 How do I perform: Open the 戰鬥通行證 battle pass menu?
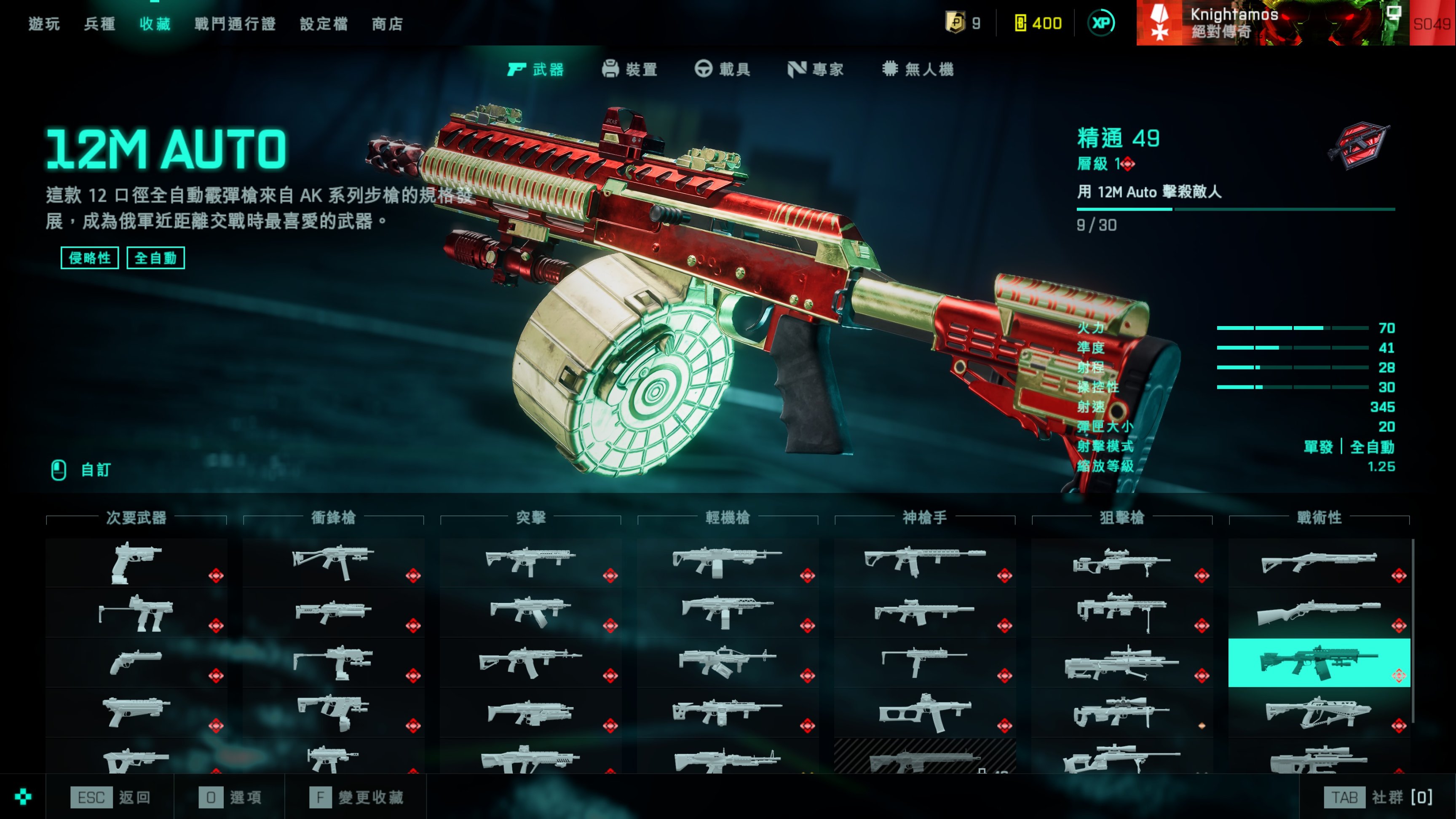235,24
